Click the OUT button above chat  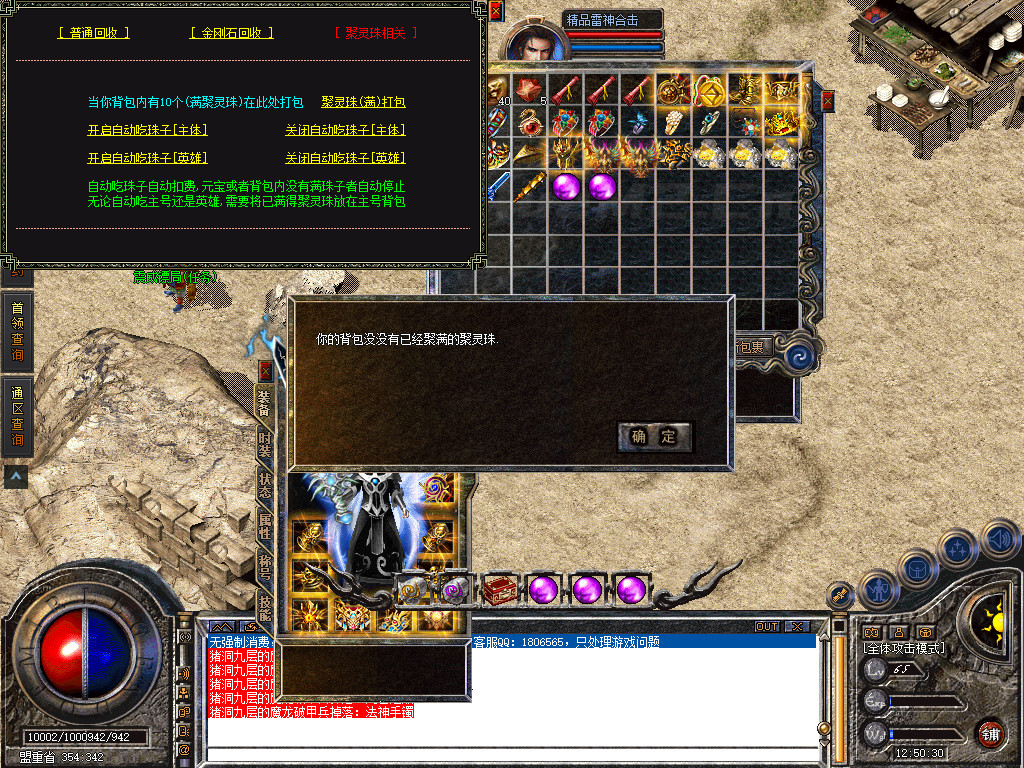point(766,626)
